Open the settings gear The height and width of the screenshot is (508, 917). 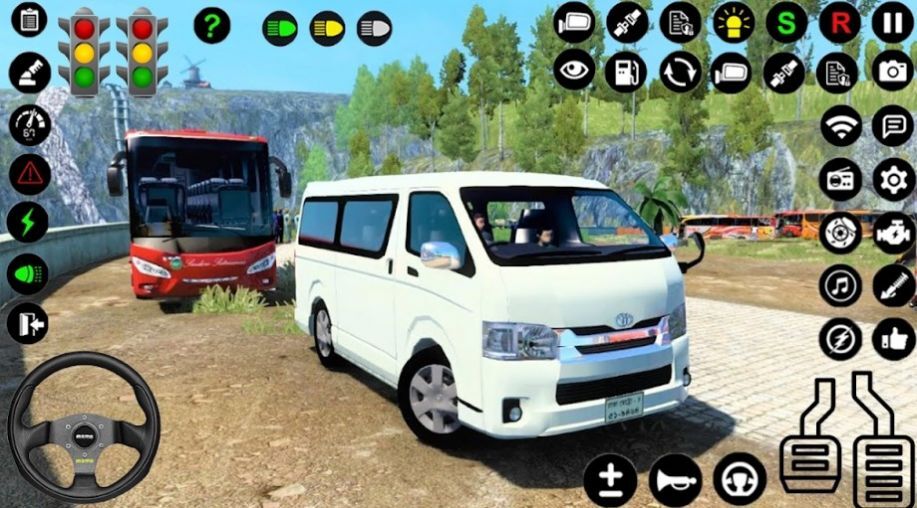pyautogui.click(x=892, y=180)
